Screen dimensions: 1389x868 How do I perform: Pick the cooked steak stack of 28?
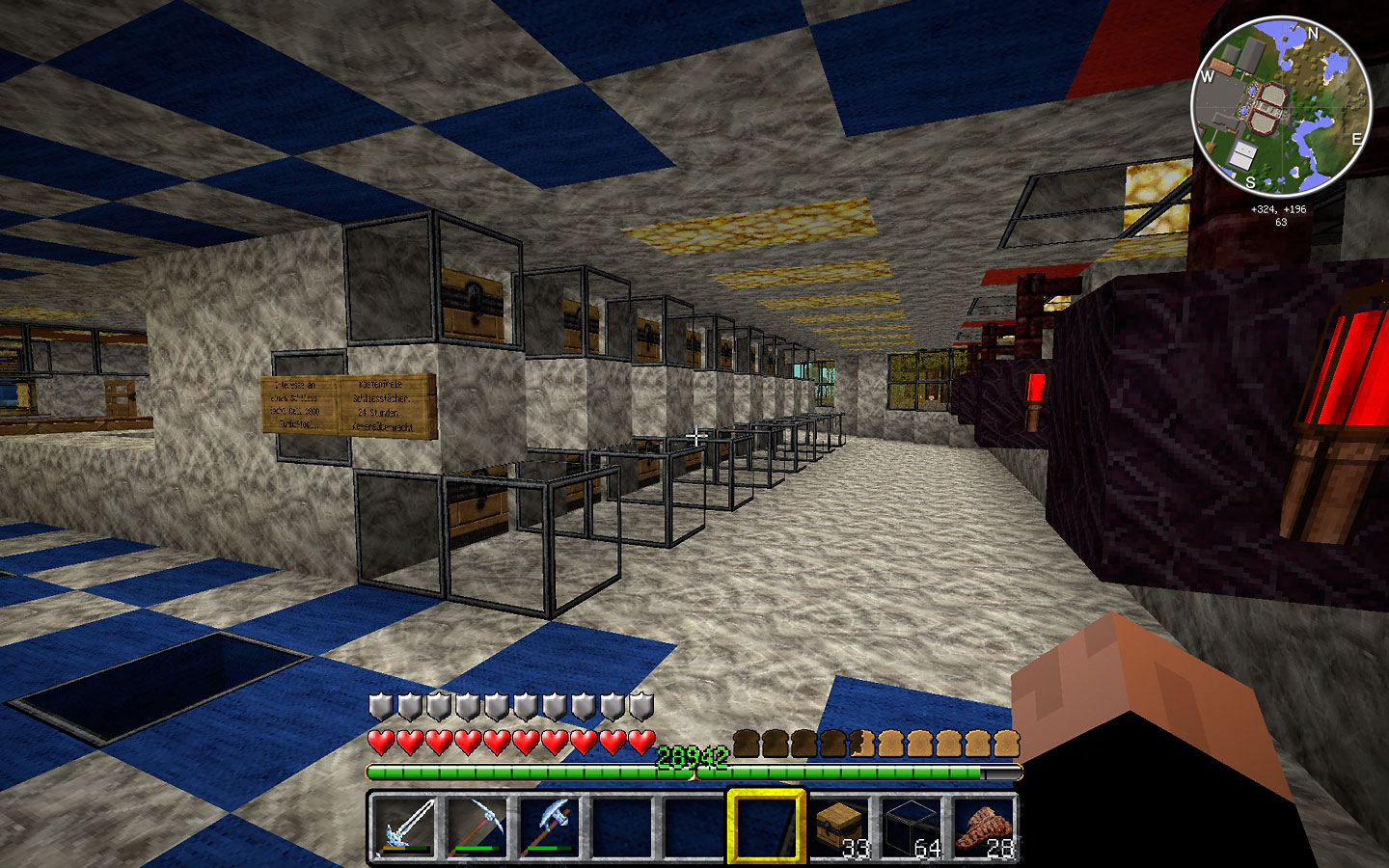[x=983, y=827]
